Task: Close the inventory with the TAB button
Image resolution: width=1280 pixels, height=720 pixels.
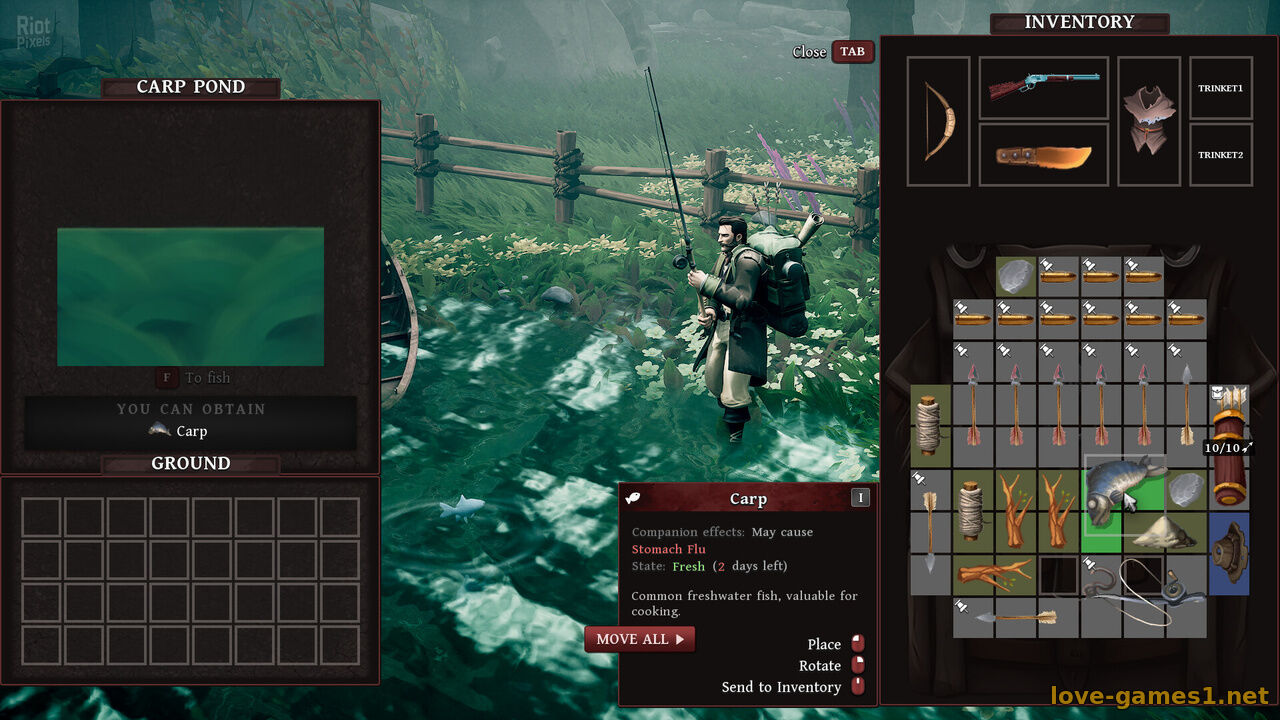Action: coord(852,52)
